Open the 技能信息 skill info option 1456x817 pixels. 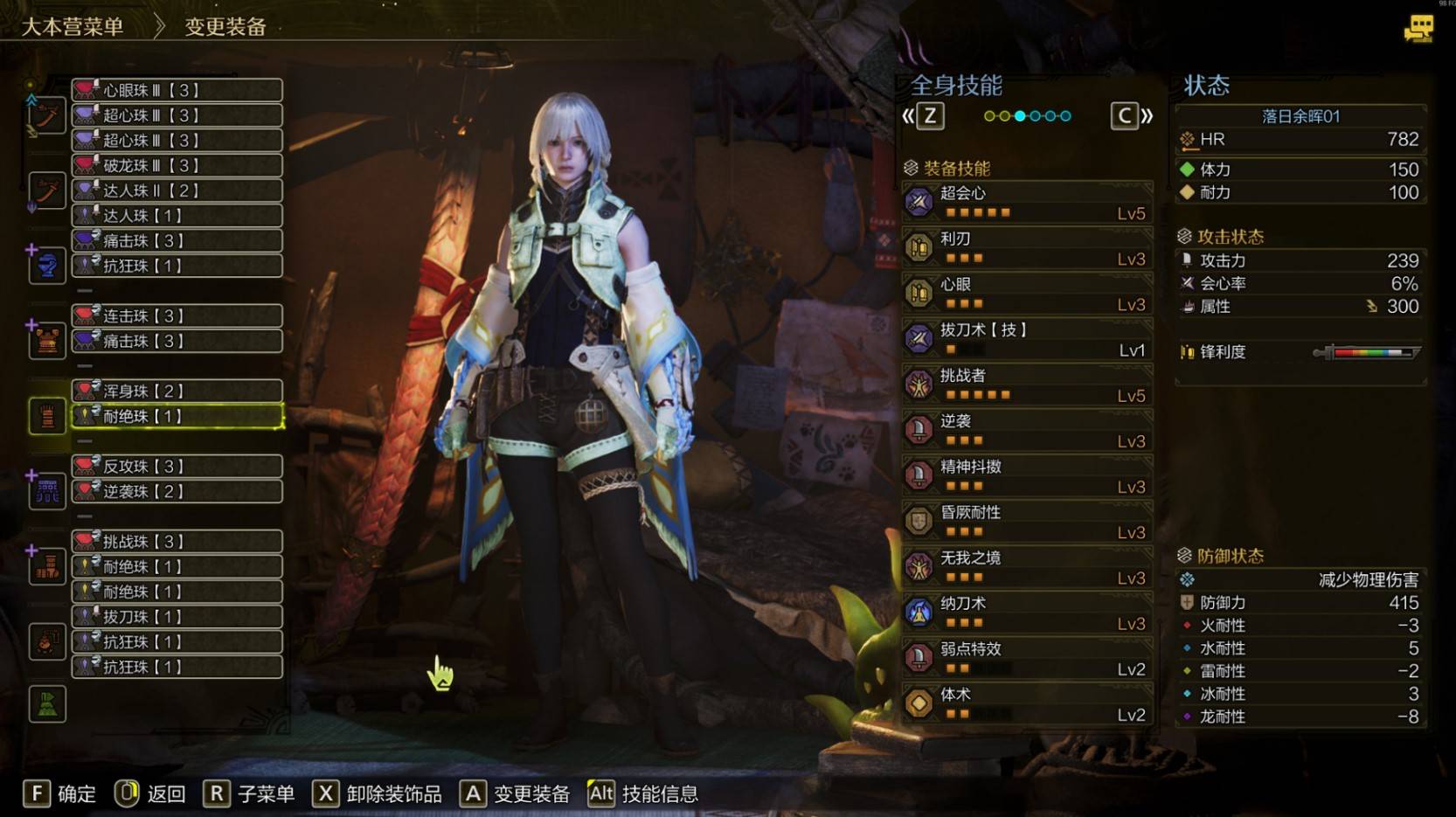click(643, 793)
